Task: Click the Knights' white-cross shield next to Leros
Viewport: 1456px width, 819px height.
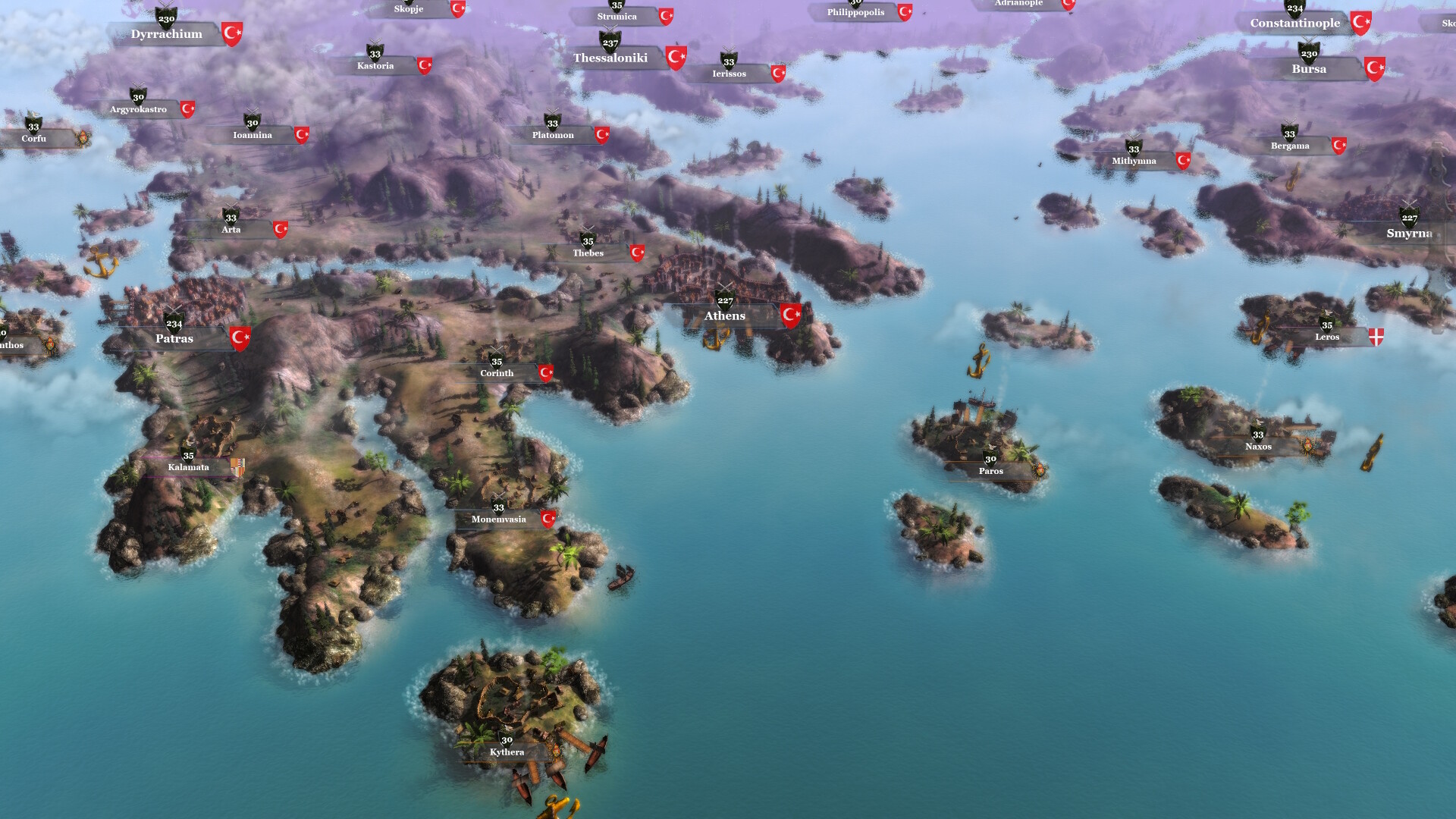Action: click(x=1376, y=336)
